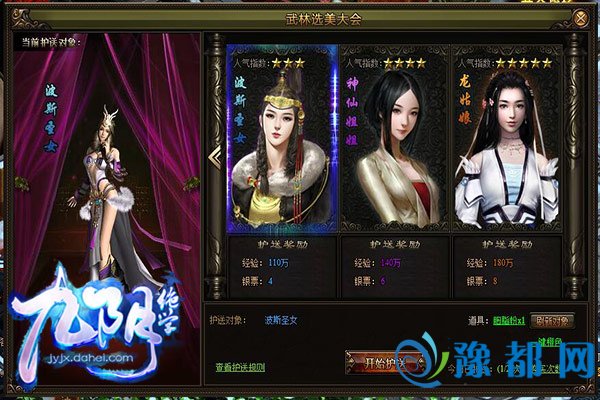Viewport: 600px width, 400px height.
Task: Click the 胭脂粉x1 item link
Action: tap(506, 321)
